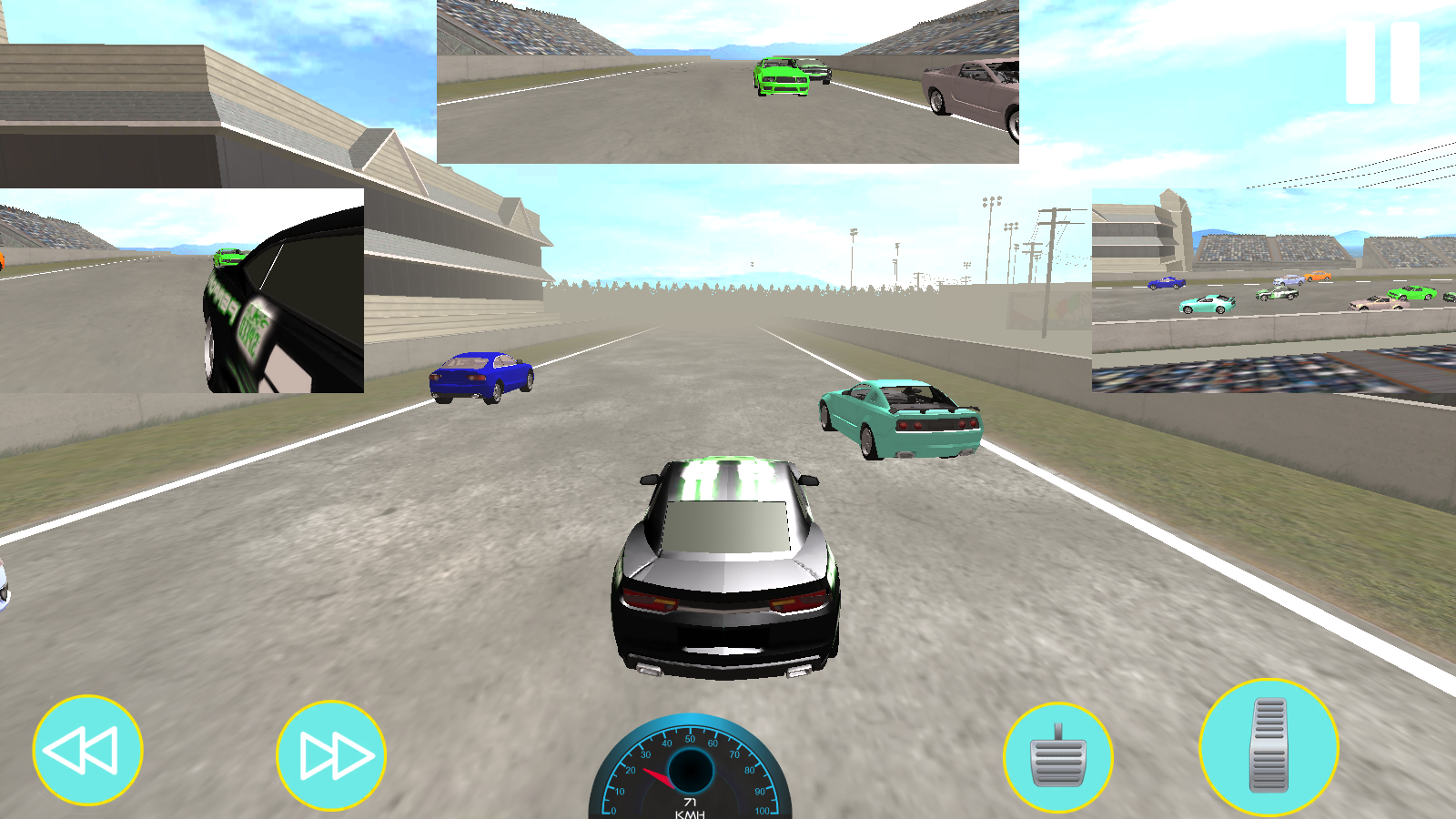Open the right trackside camera panel

[1274, 290]
